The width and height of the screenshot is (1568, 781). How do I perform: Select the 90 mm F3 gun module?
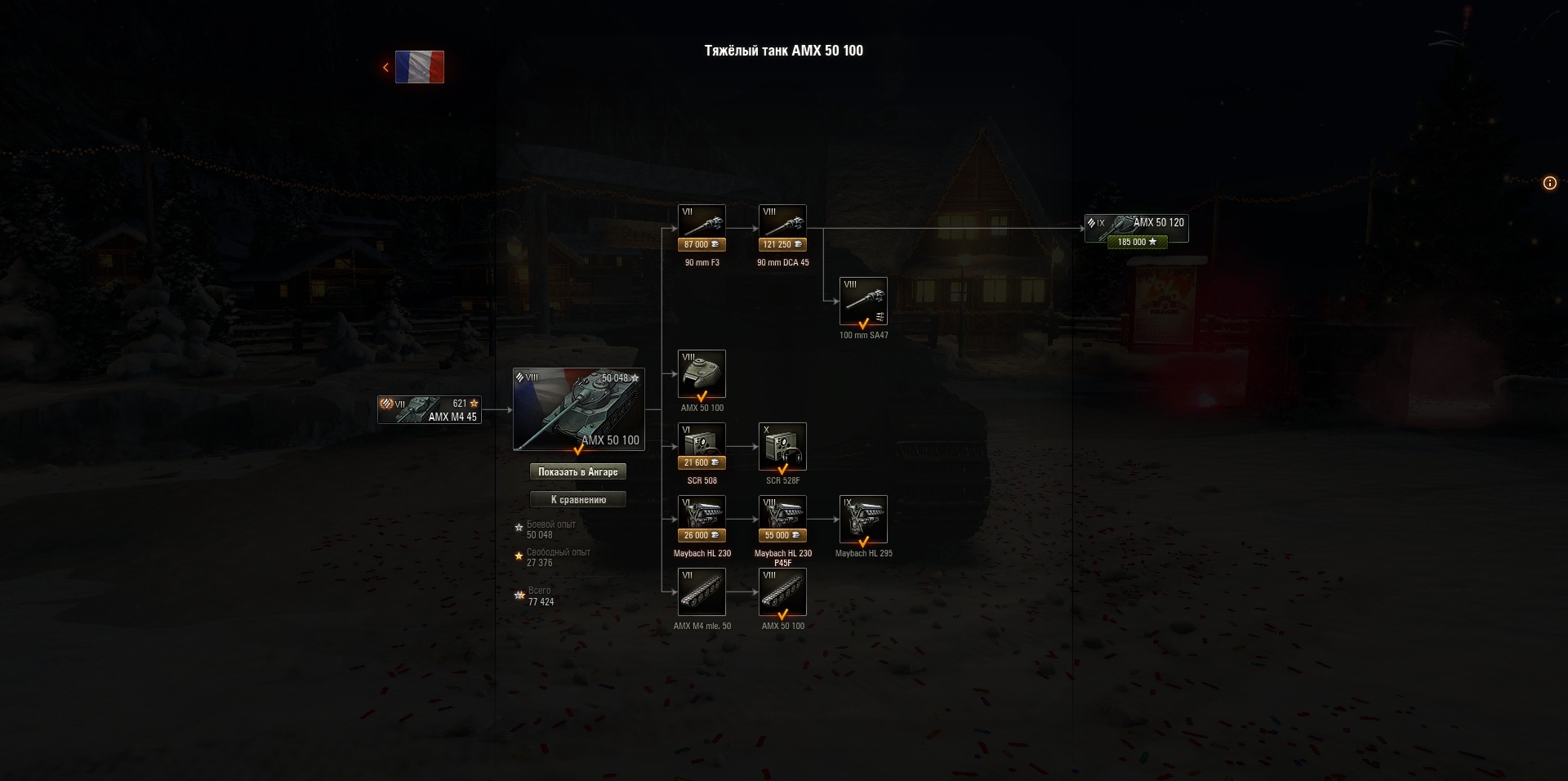click(702, 221)
